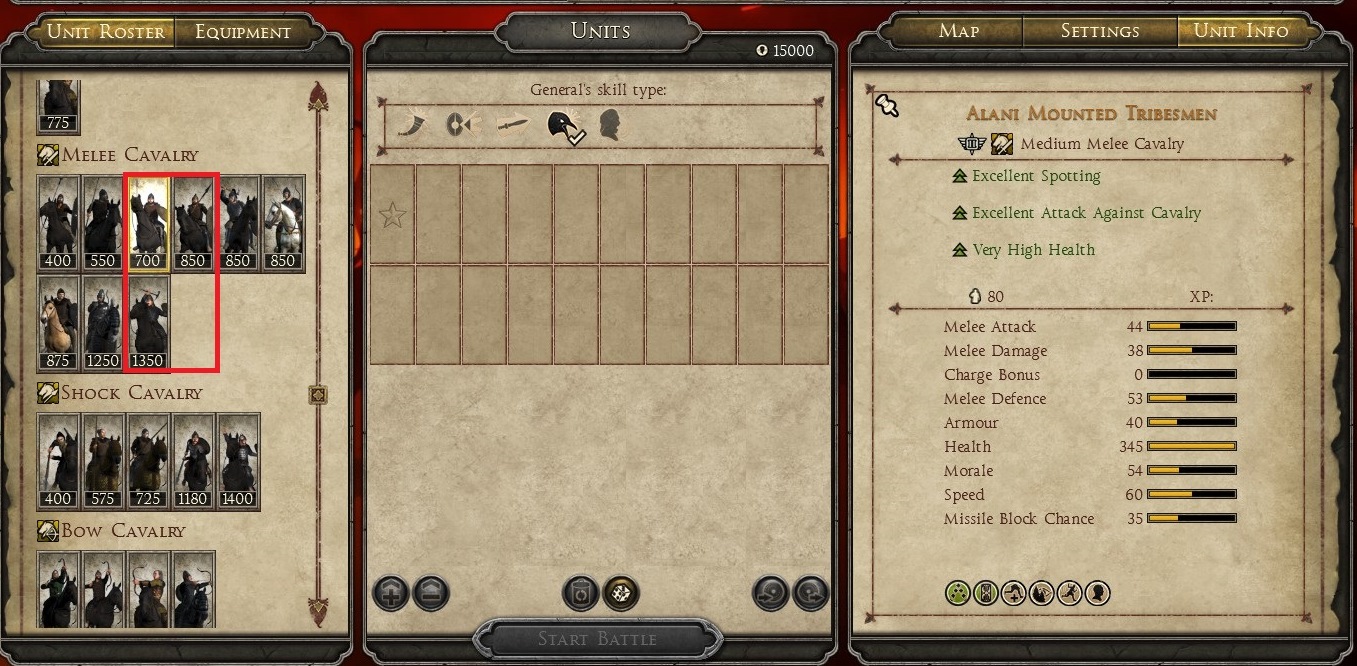Click the running figure ability icon
The width and height of the screenshot is (1357, 666).
click(x=1069, y=593)
